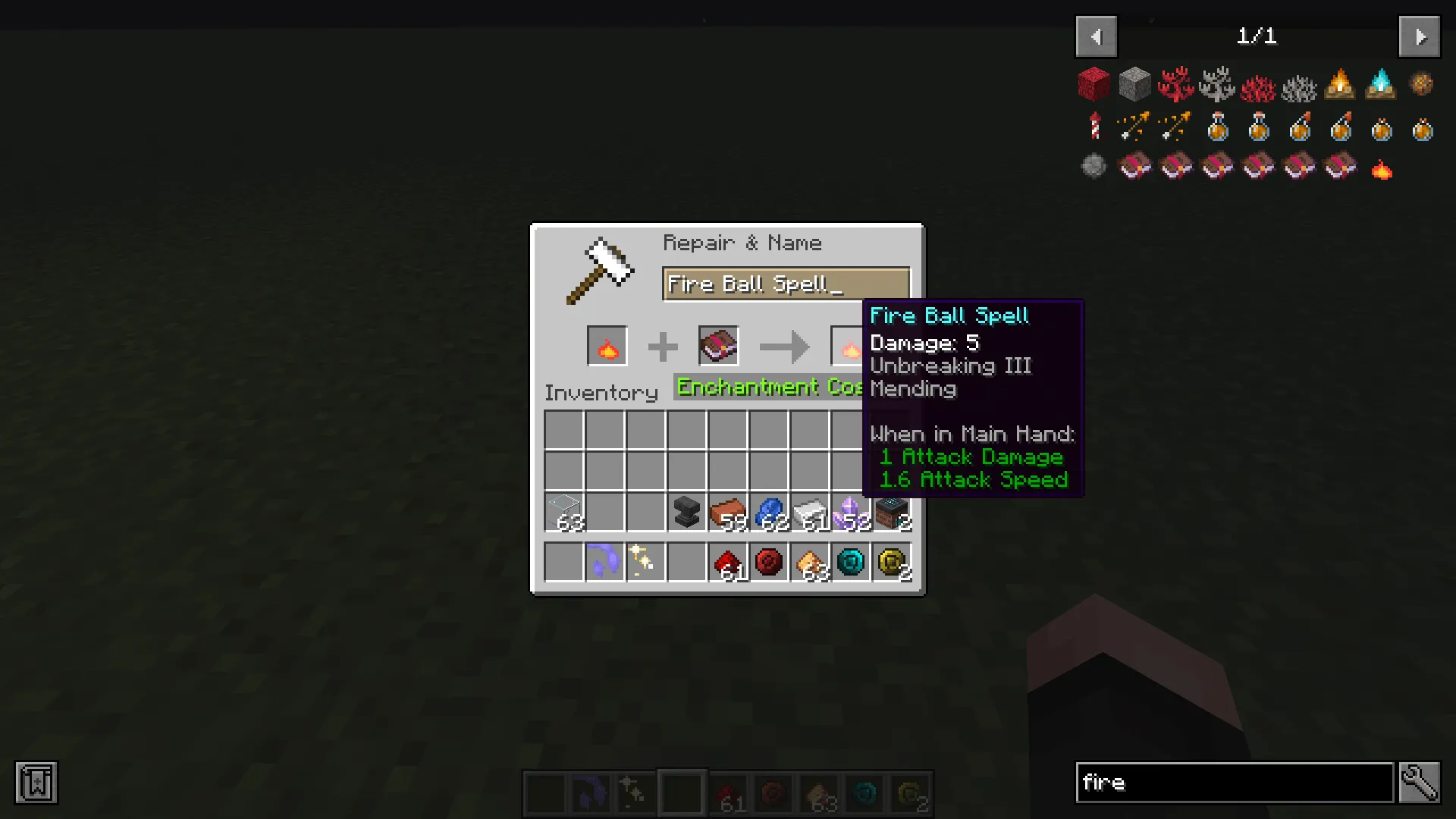
Task: Choose the nether wart block in the item list
Action: 1094,84
